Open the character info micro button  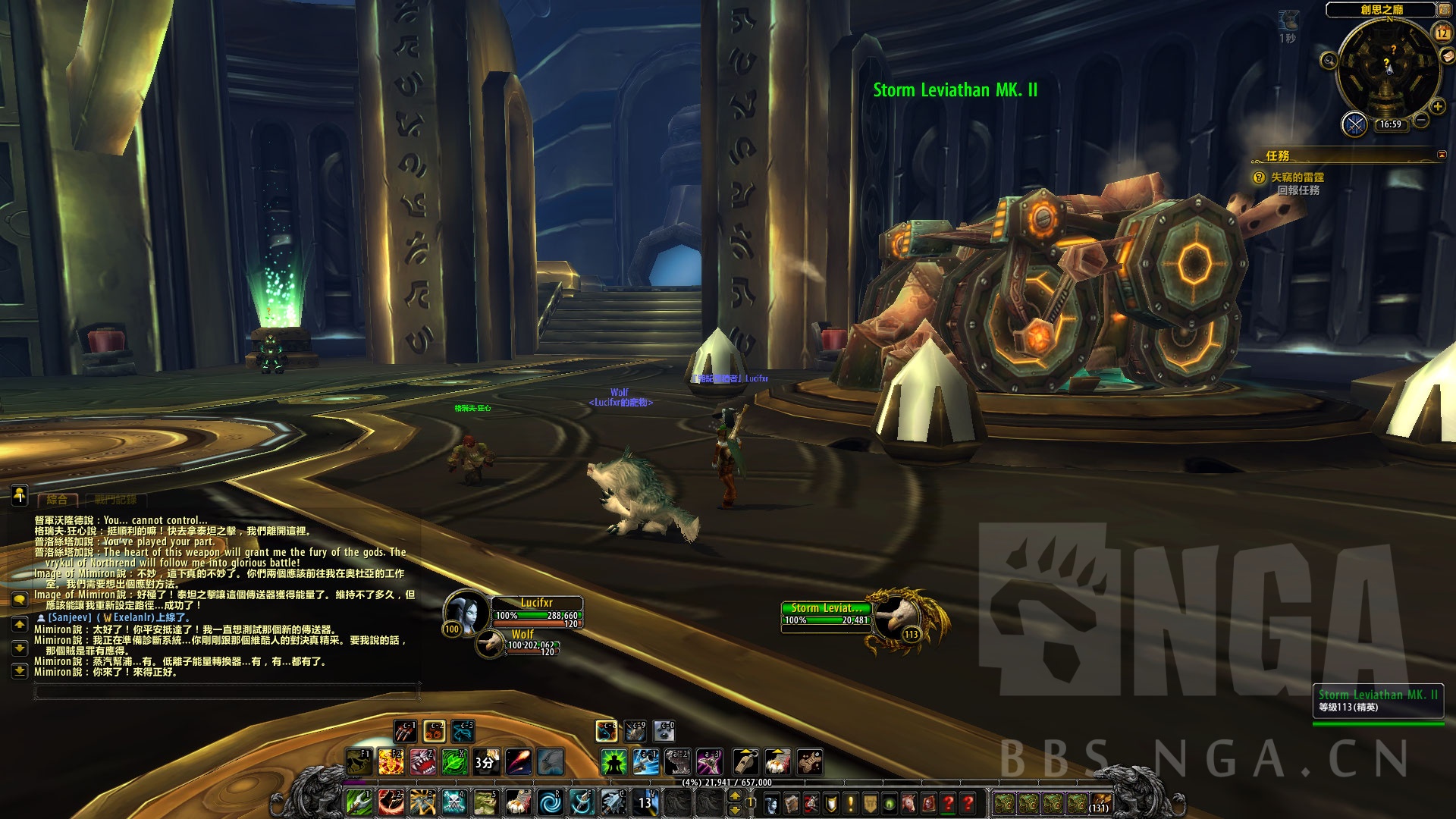tap(771, 802)
